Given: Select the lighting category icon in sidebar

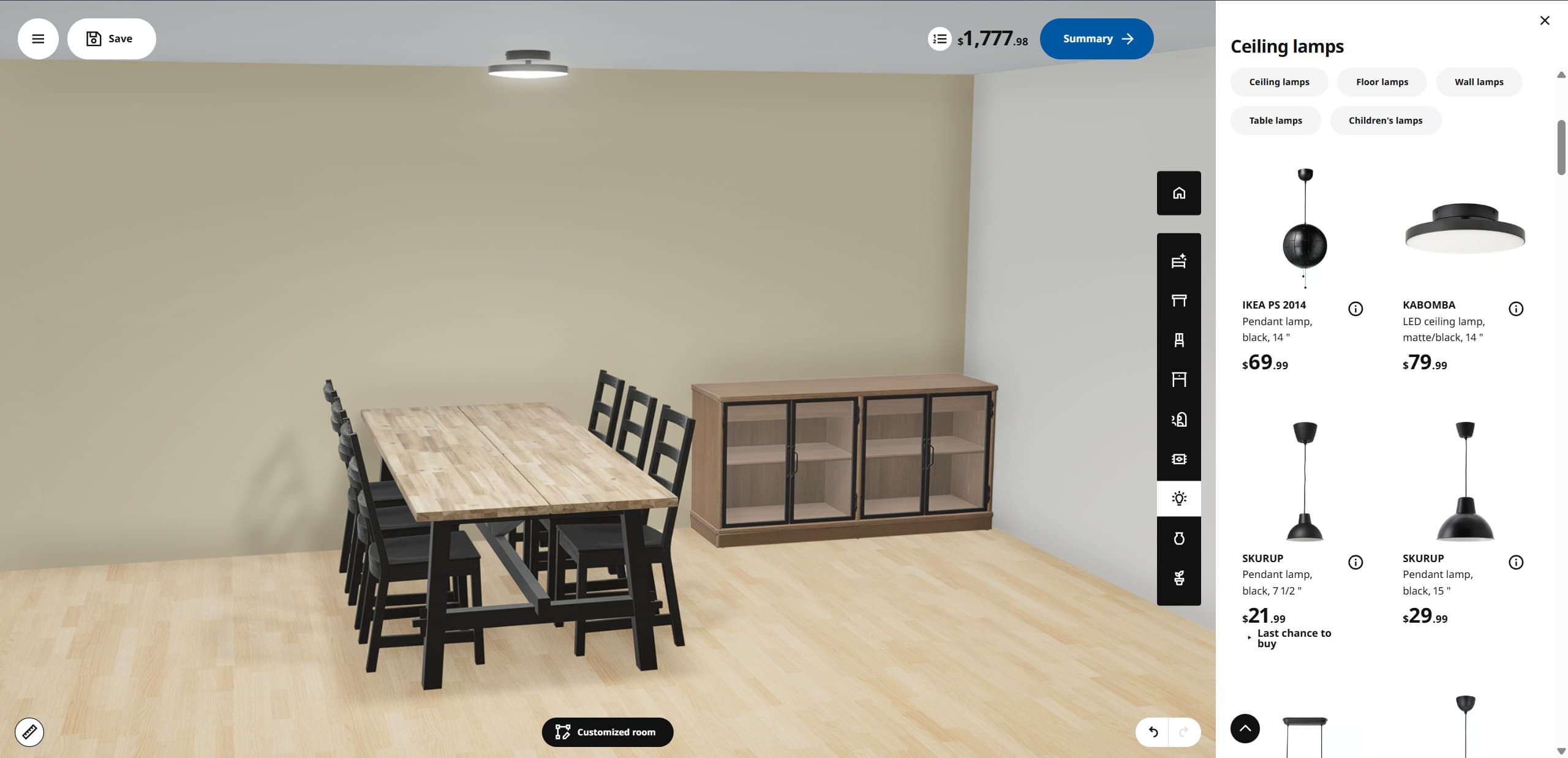Looking at the screenshot, I should click(1178, 498).
